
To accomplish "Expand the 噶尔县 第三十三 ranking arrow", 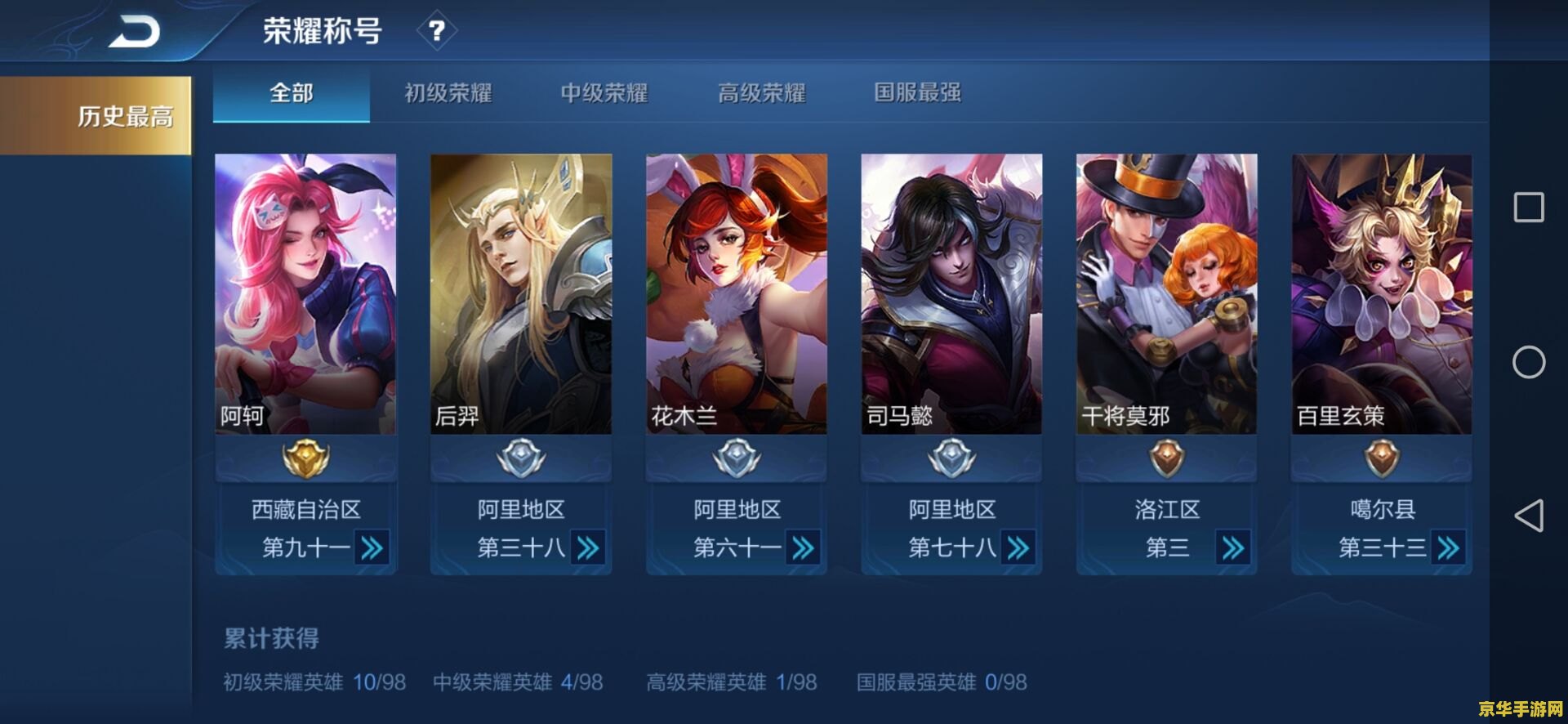I will click(1448, 547).
